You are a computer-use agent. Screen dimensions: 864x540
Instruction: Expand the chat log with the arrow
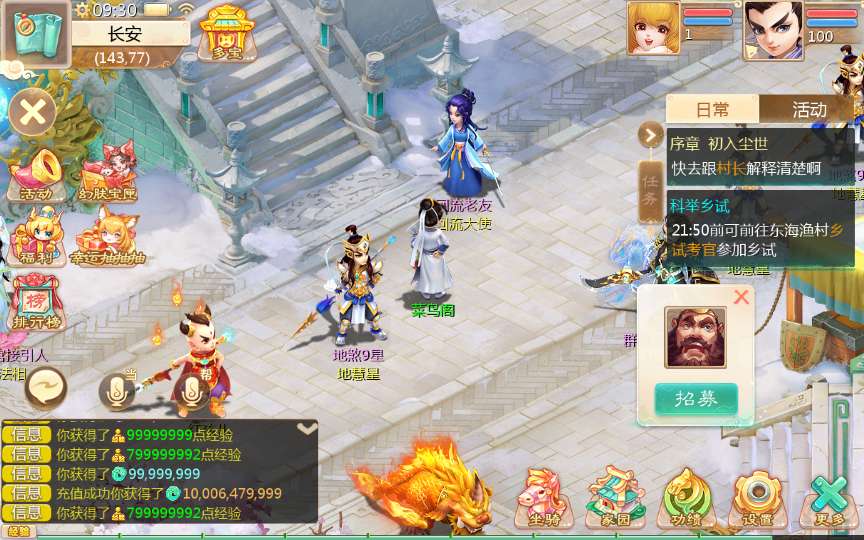tap(307, 429)
